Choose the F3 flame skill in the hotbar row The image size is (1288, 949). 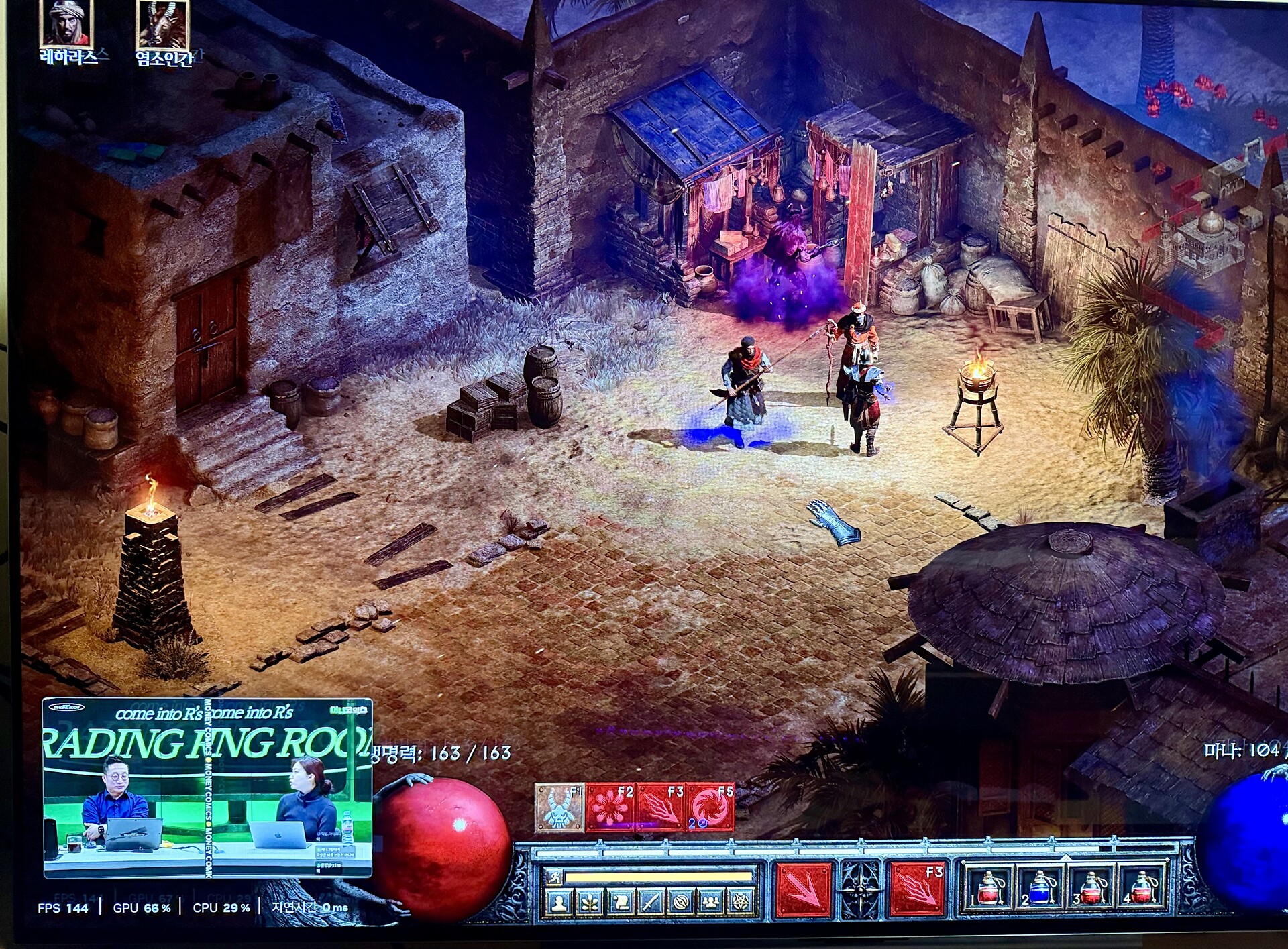(659, 807)
